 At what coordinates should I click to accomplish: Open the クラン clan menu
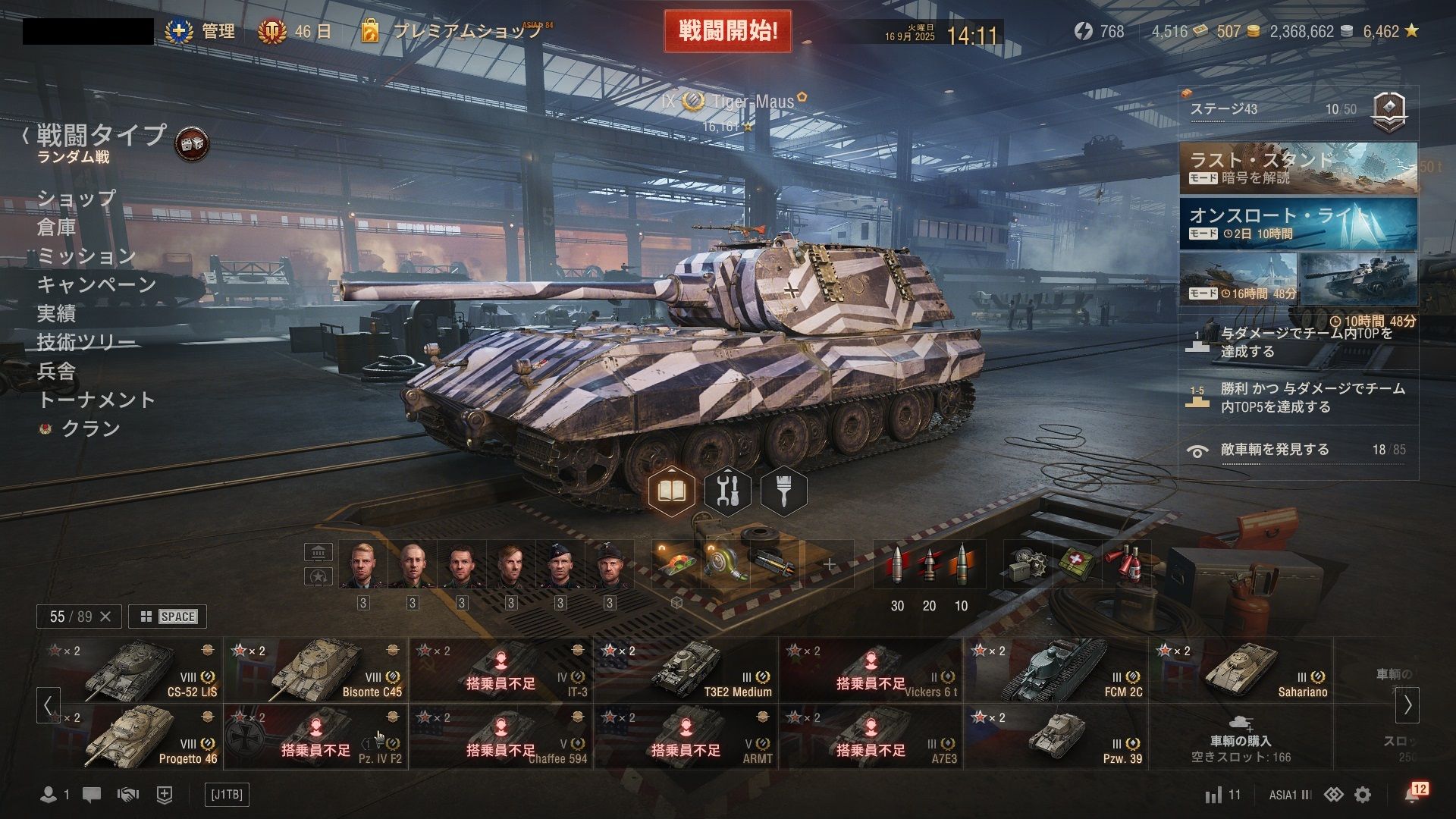(x=90, y=428)
